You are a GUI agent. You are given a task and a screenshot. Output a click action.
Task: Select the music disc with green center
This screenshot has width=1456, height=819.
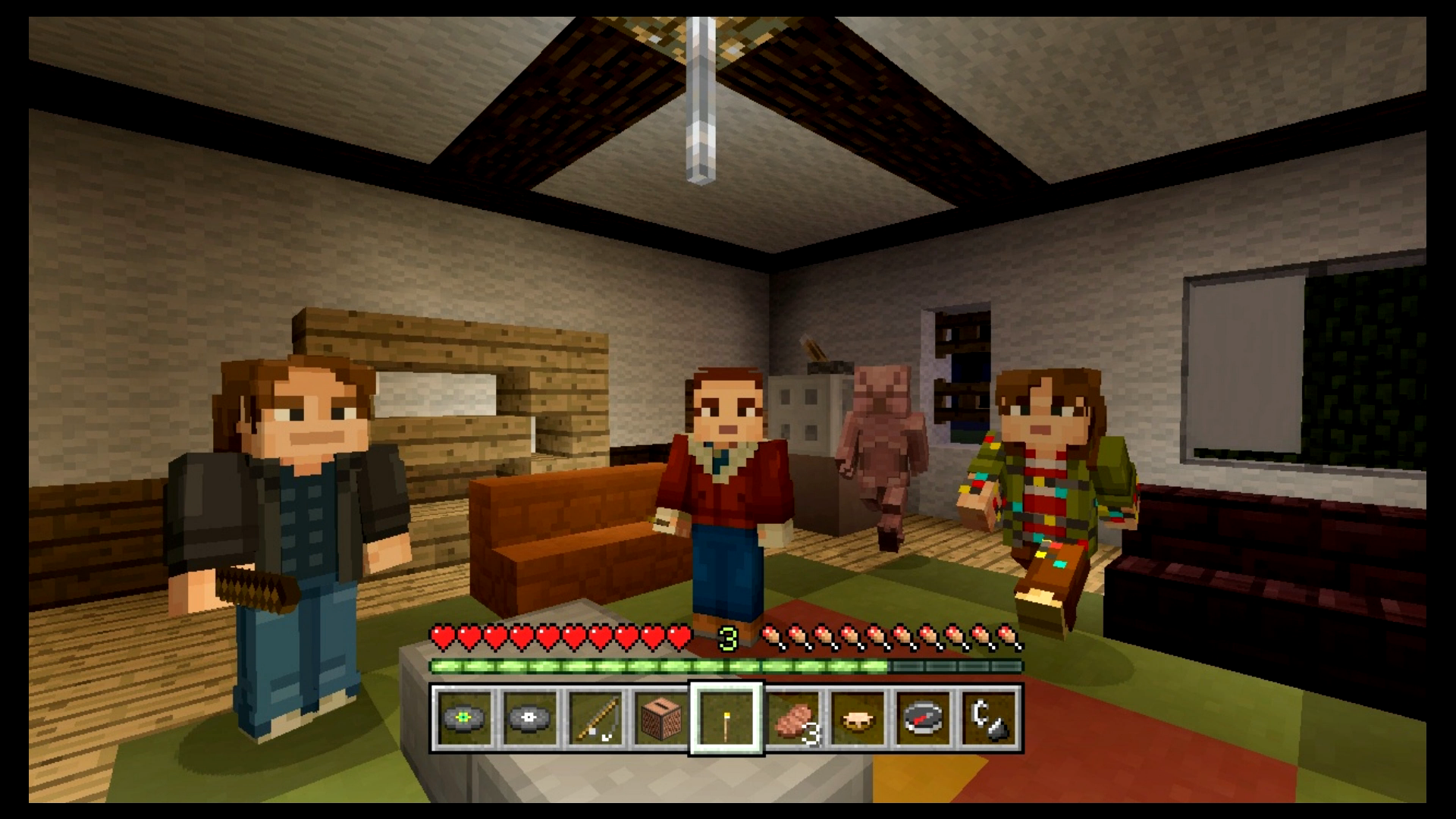[x=464, y=717]
